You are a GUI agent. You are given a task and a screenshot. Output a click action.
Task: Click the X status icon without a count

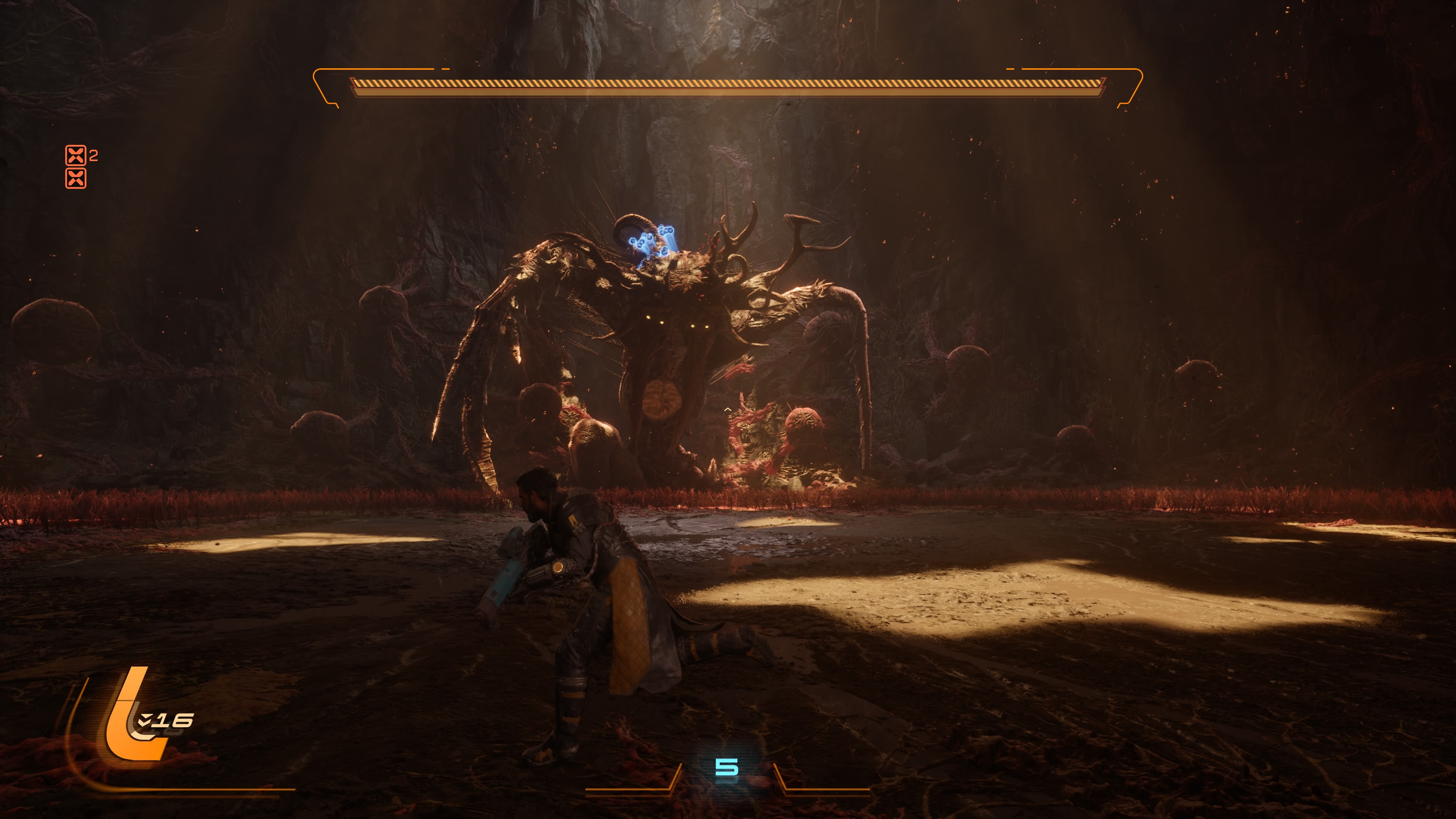(76, 179)
